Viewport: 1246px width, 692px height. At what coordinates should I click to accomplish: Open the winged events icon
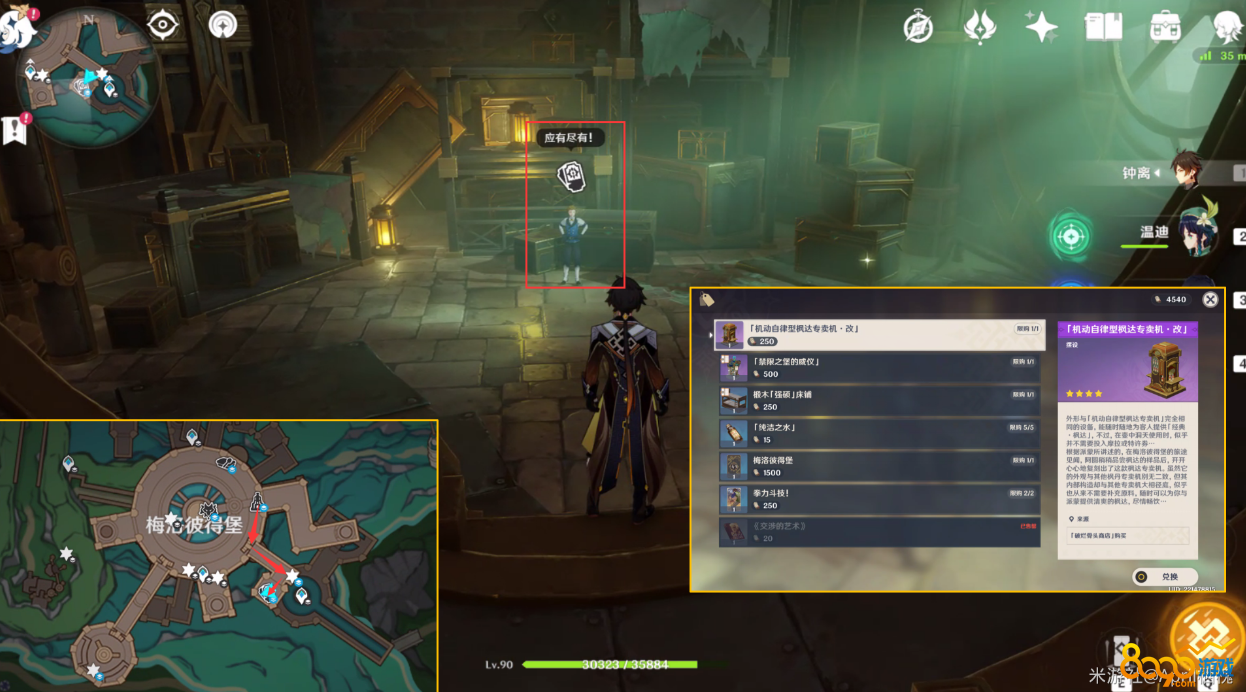pos(980,27)
